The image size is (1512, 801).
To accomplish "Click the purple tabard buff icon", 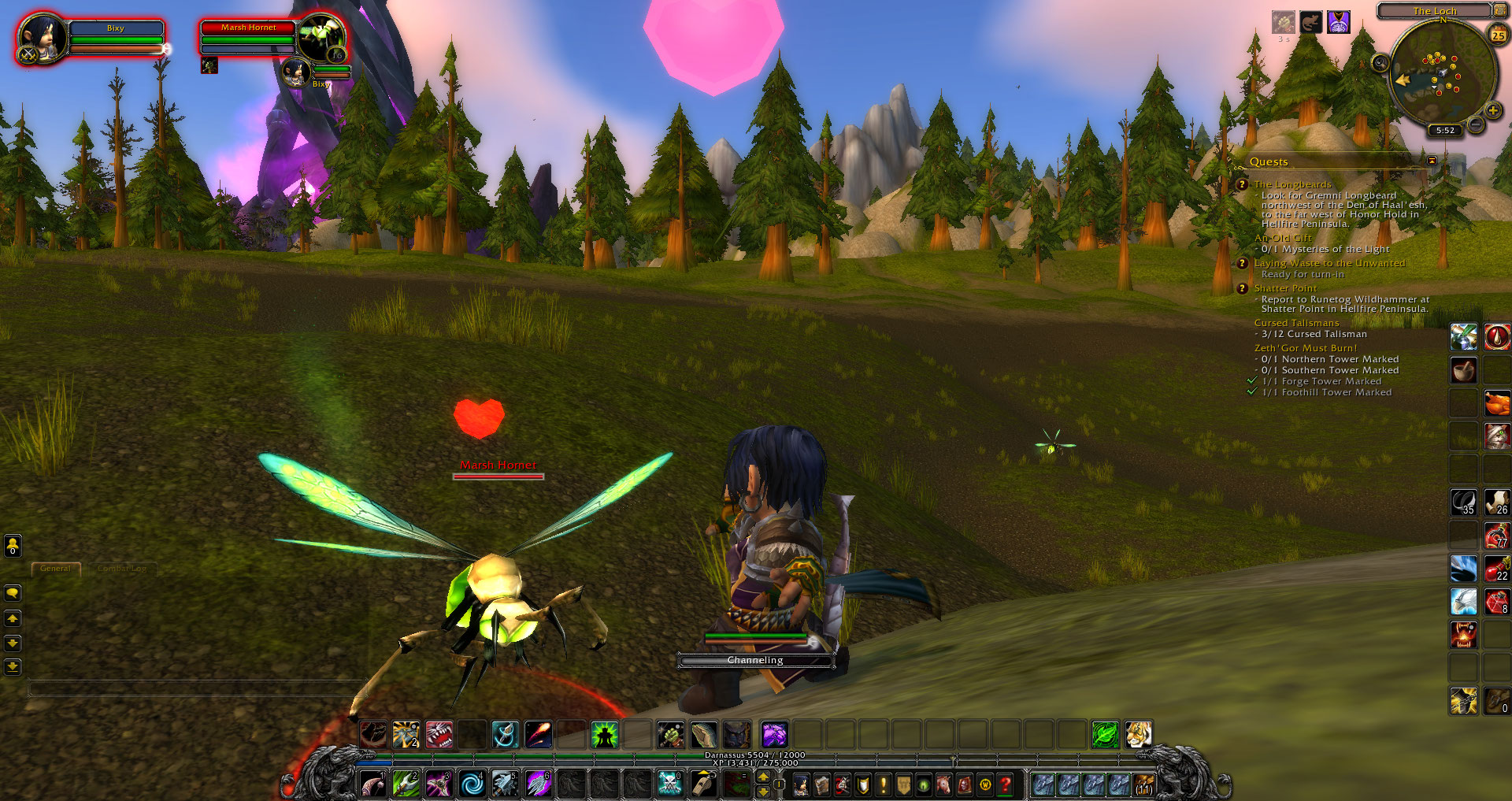I will coord(1338,22).
